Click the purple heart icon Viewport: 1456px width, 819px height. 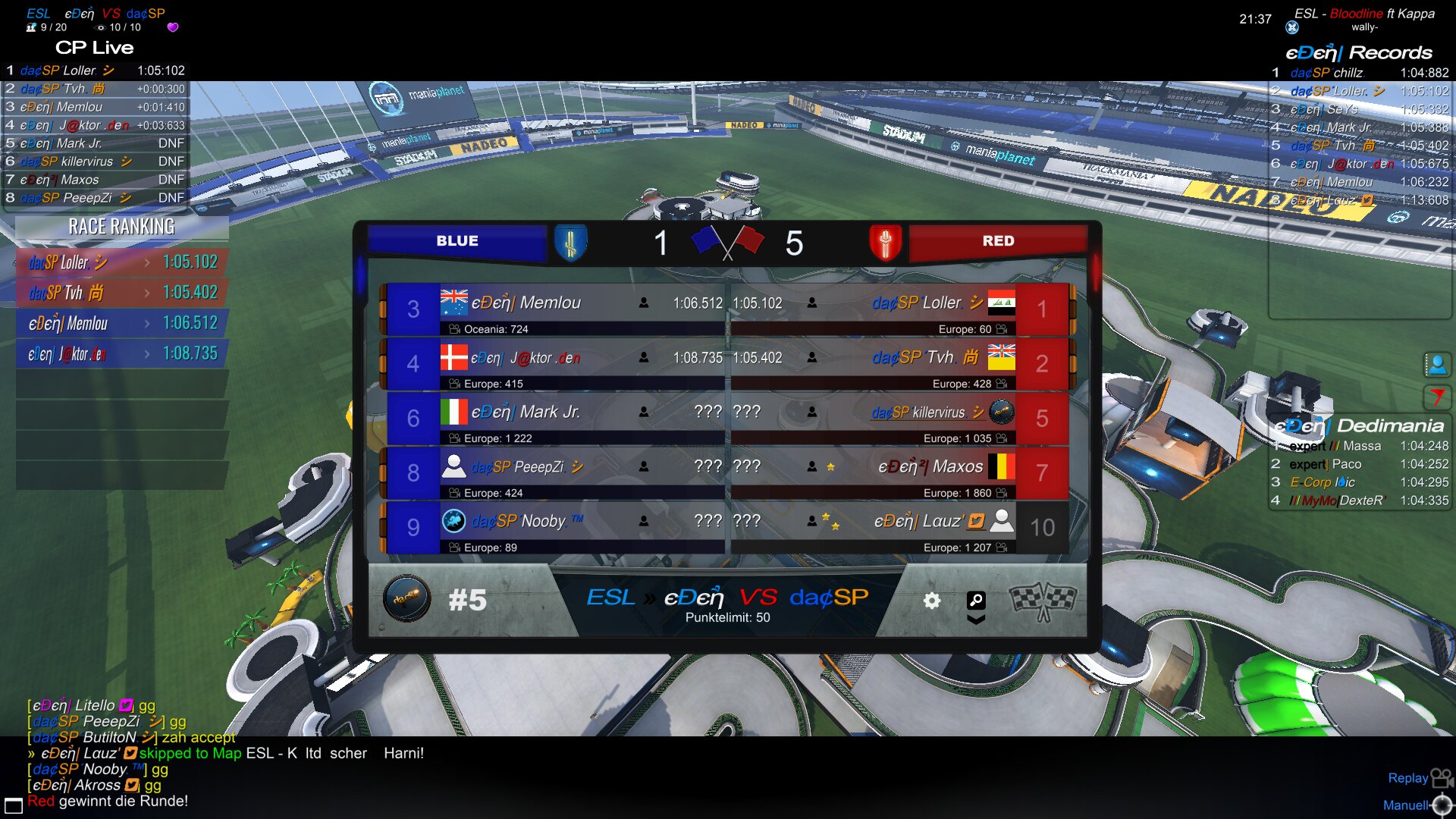click(x=173, y=27)
